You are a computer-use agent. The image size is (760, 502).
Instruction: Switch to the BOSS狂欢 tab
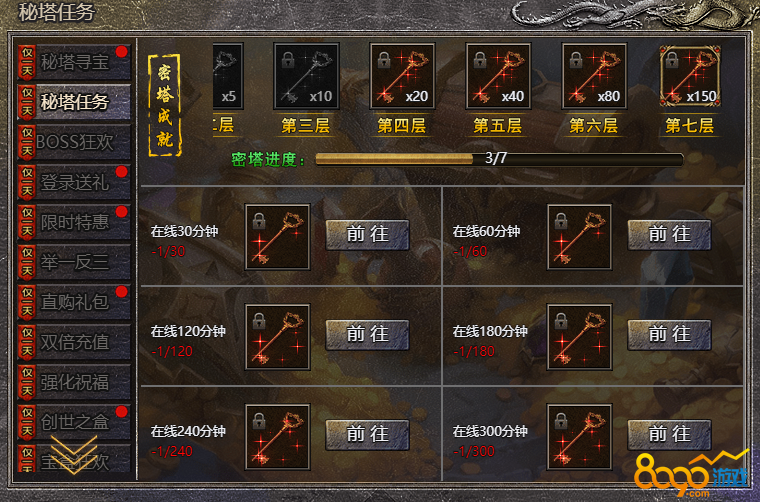[x=74, y=142]
